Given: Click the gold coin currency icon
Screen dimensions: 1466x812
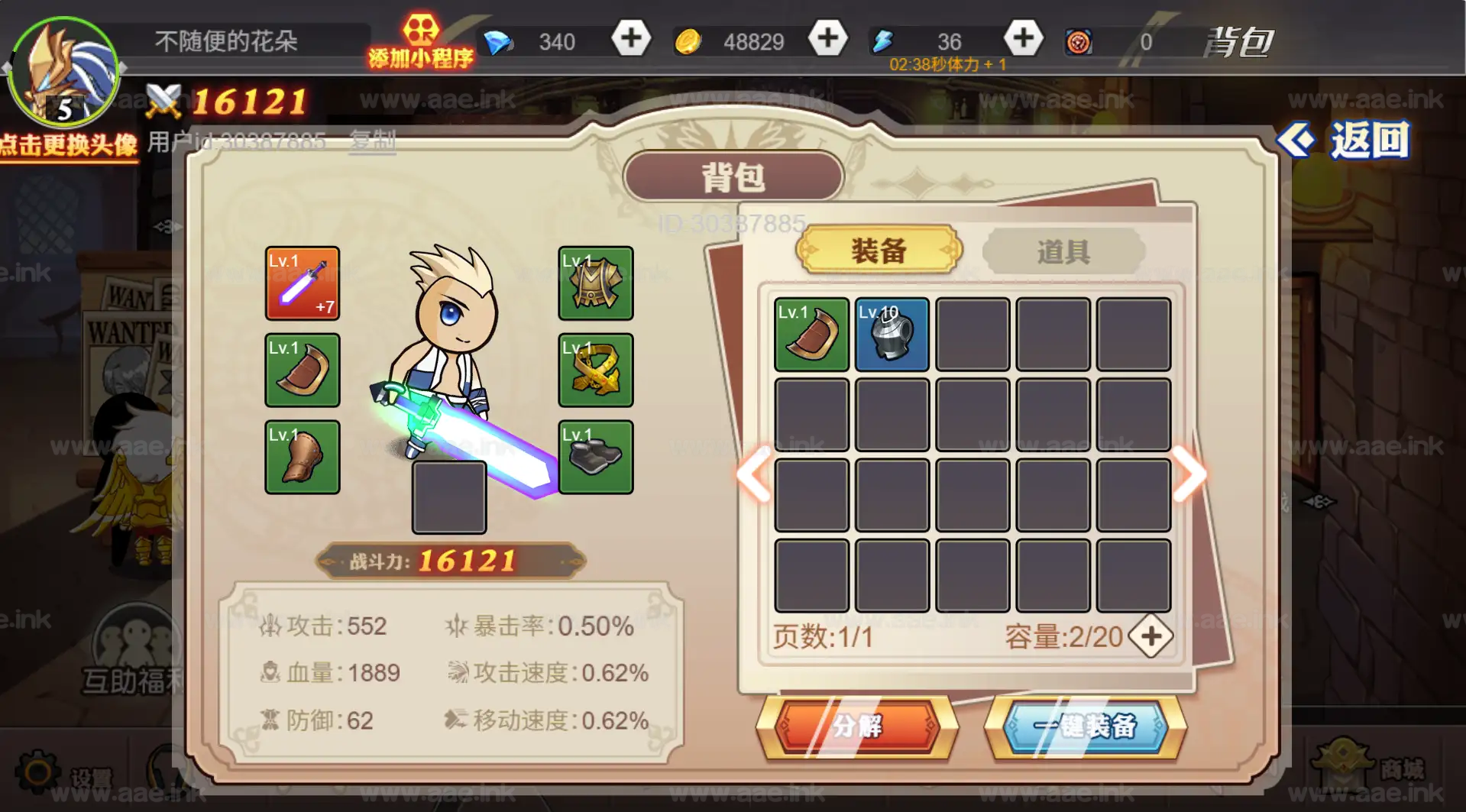Looking at the screenshot, I should click(688, 41).
